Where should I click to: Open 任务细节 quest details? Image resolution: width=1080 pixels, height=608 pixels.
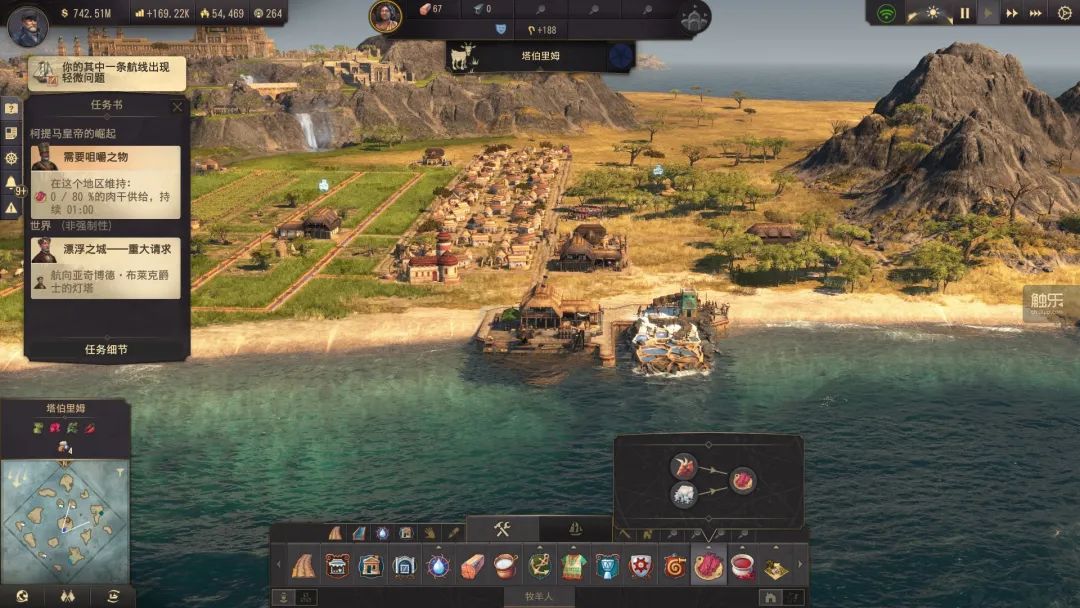click(106, 350)
